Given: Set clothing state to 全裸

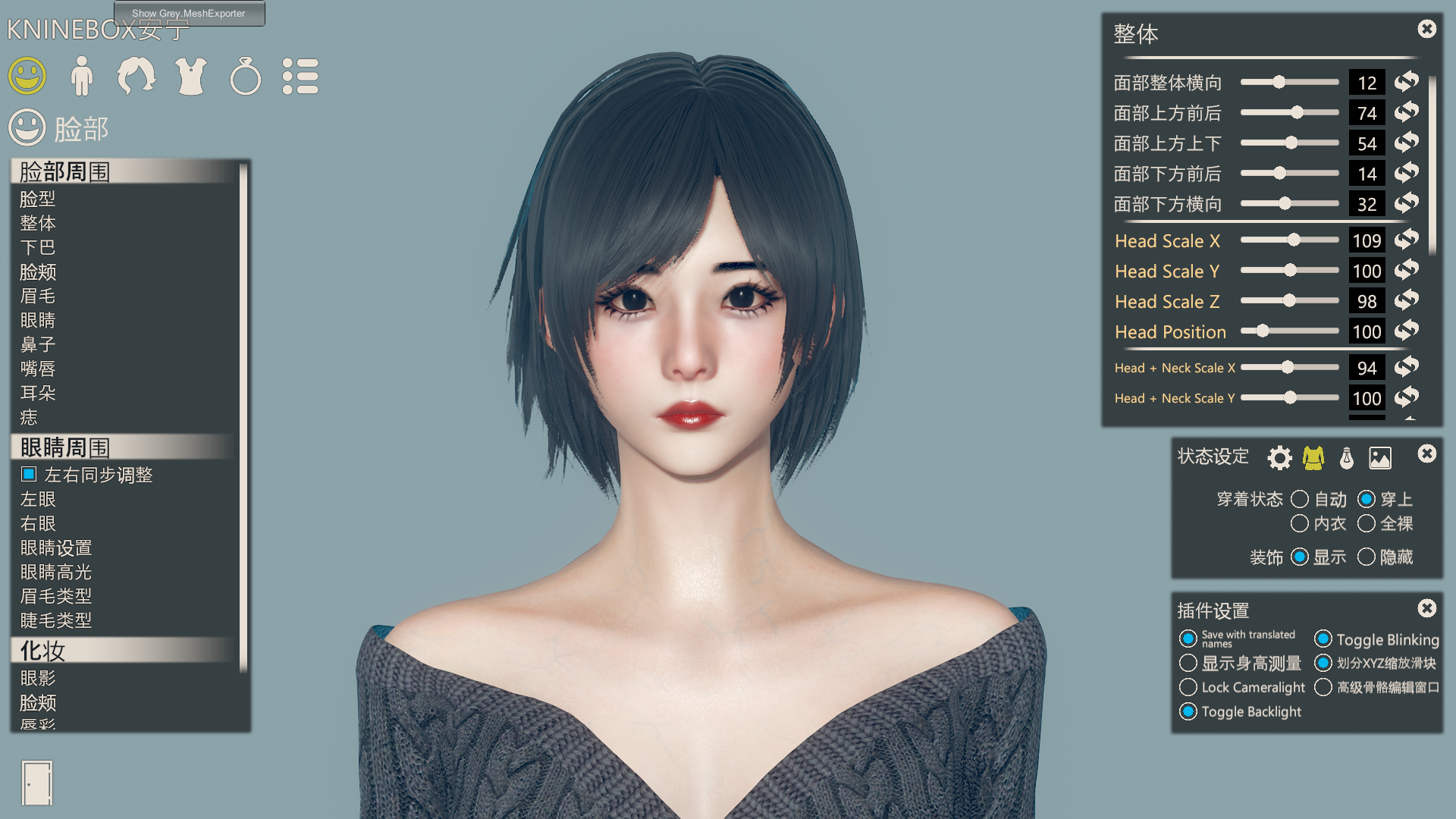Looking at the screenshot, I should [x=1367, y=523].
